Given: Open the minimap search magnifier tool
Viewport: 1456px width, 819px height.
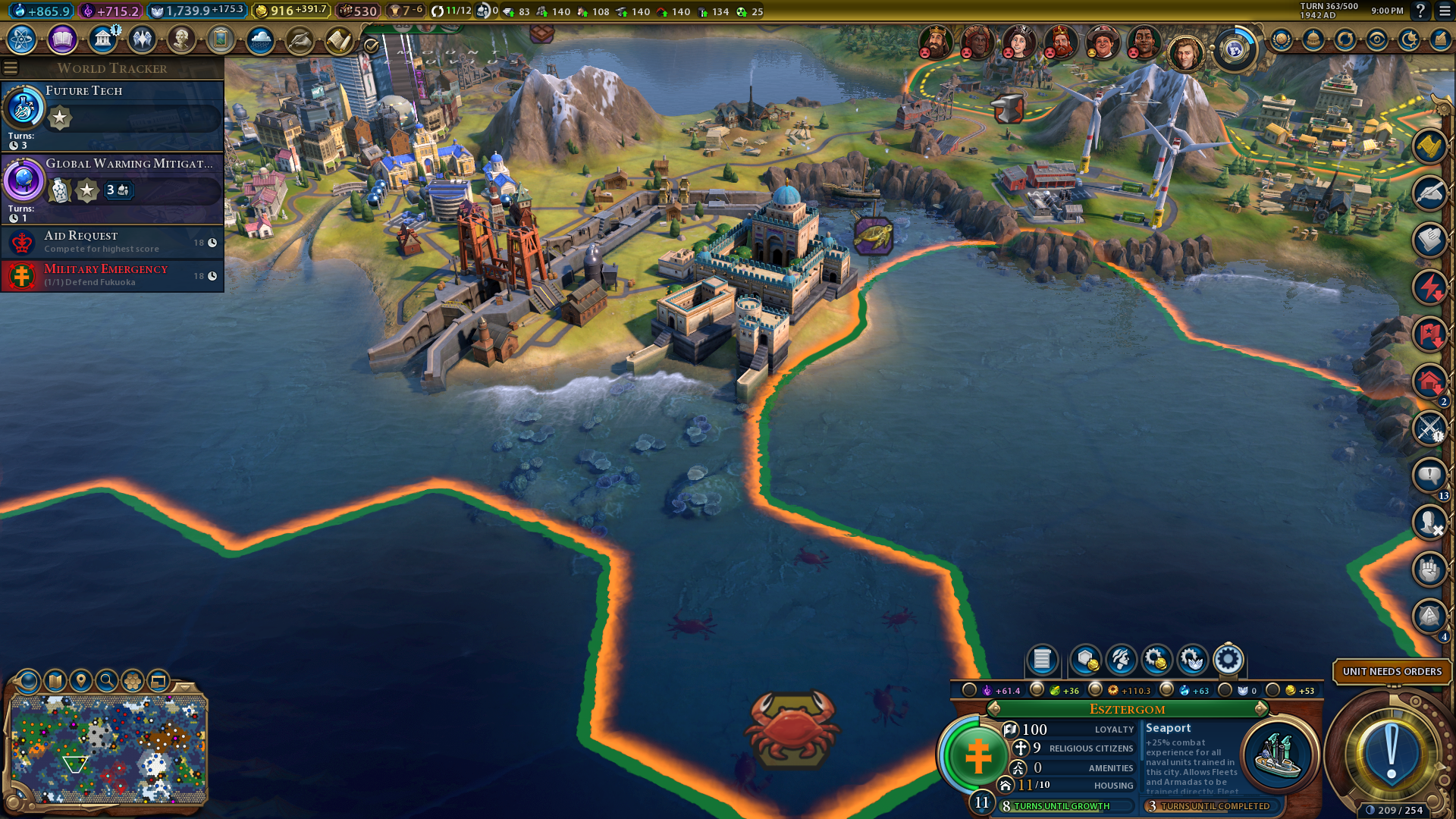Looking at the screenshot, I should click(x=107, y=681).
